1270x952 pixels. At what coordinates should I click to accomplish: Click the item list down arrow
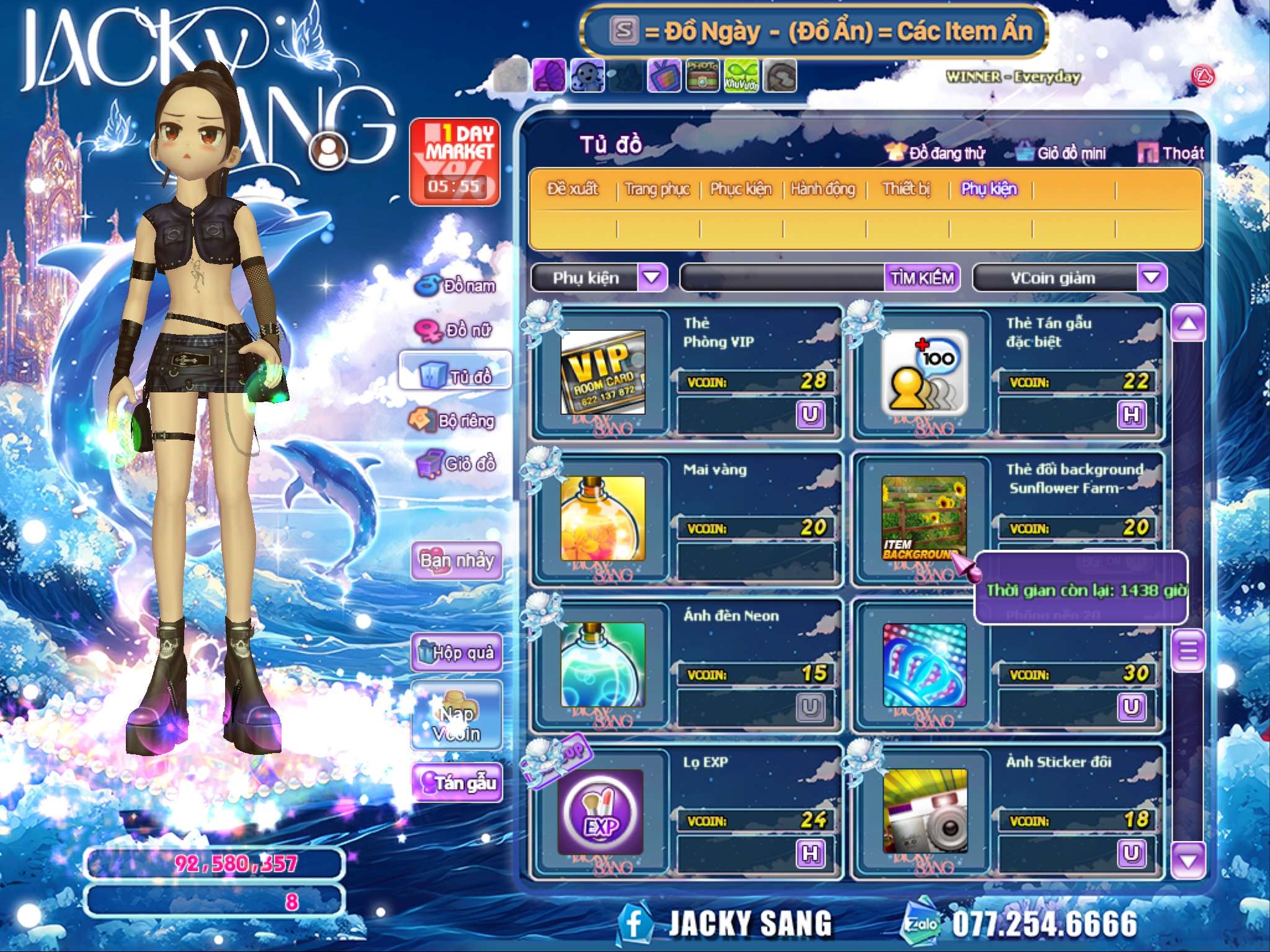tap(1188, 860)
